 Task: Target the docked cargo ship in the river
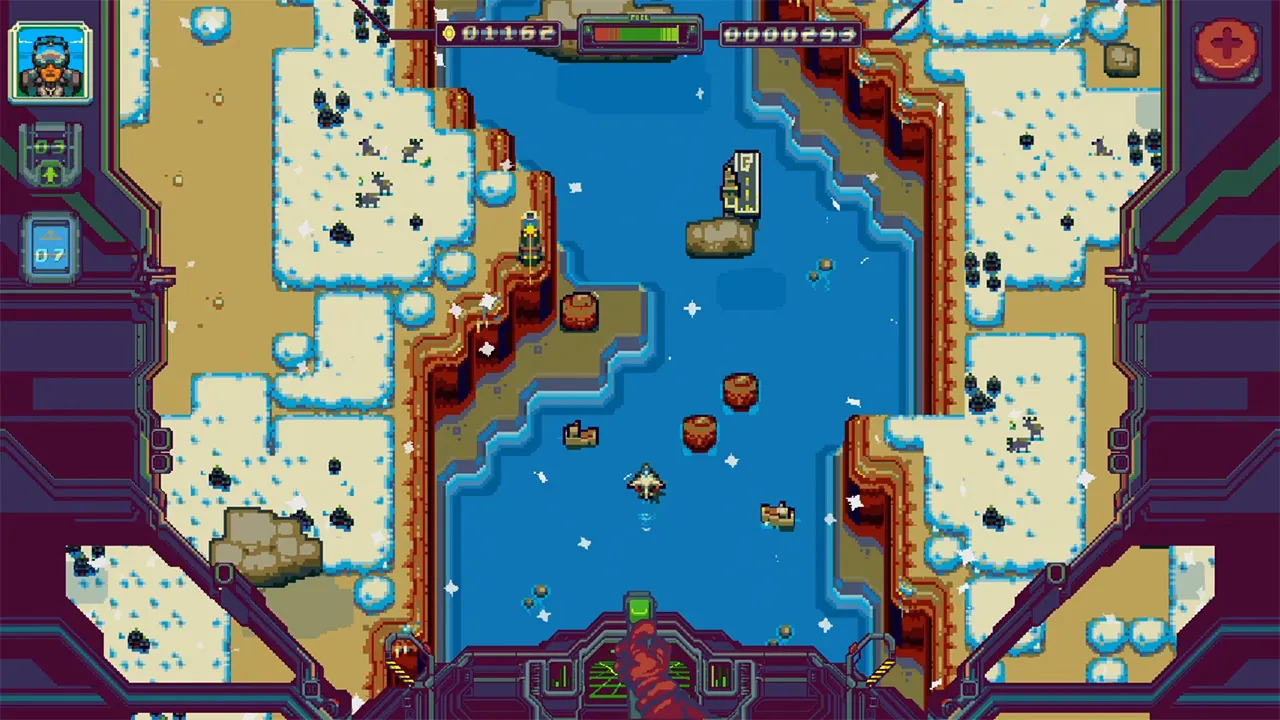coord(743,185)
